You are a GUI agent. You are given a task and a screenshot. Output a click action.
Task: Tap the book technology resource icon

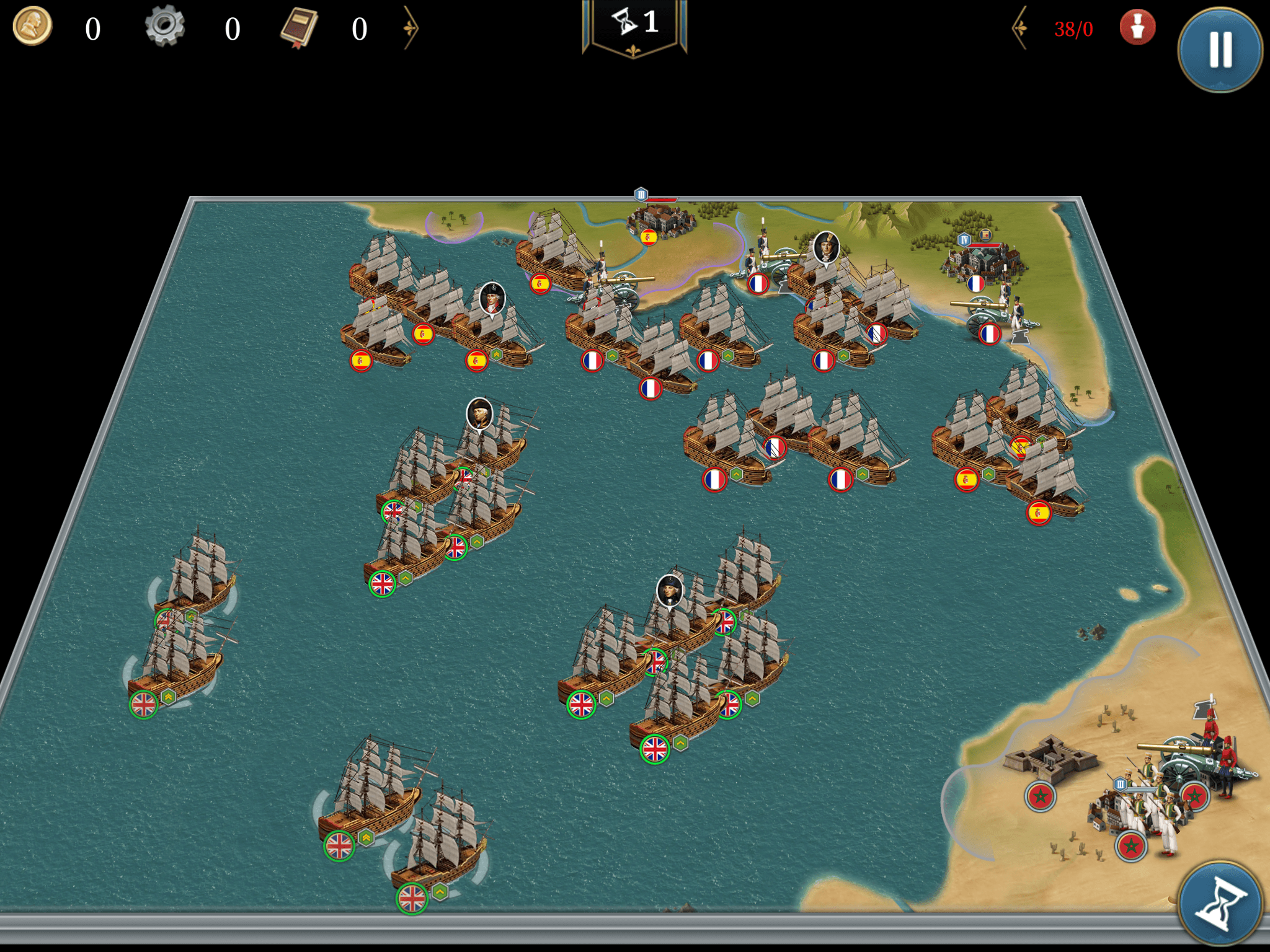tap(299, 28)
